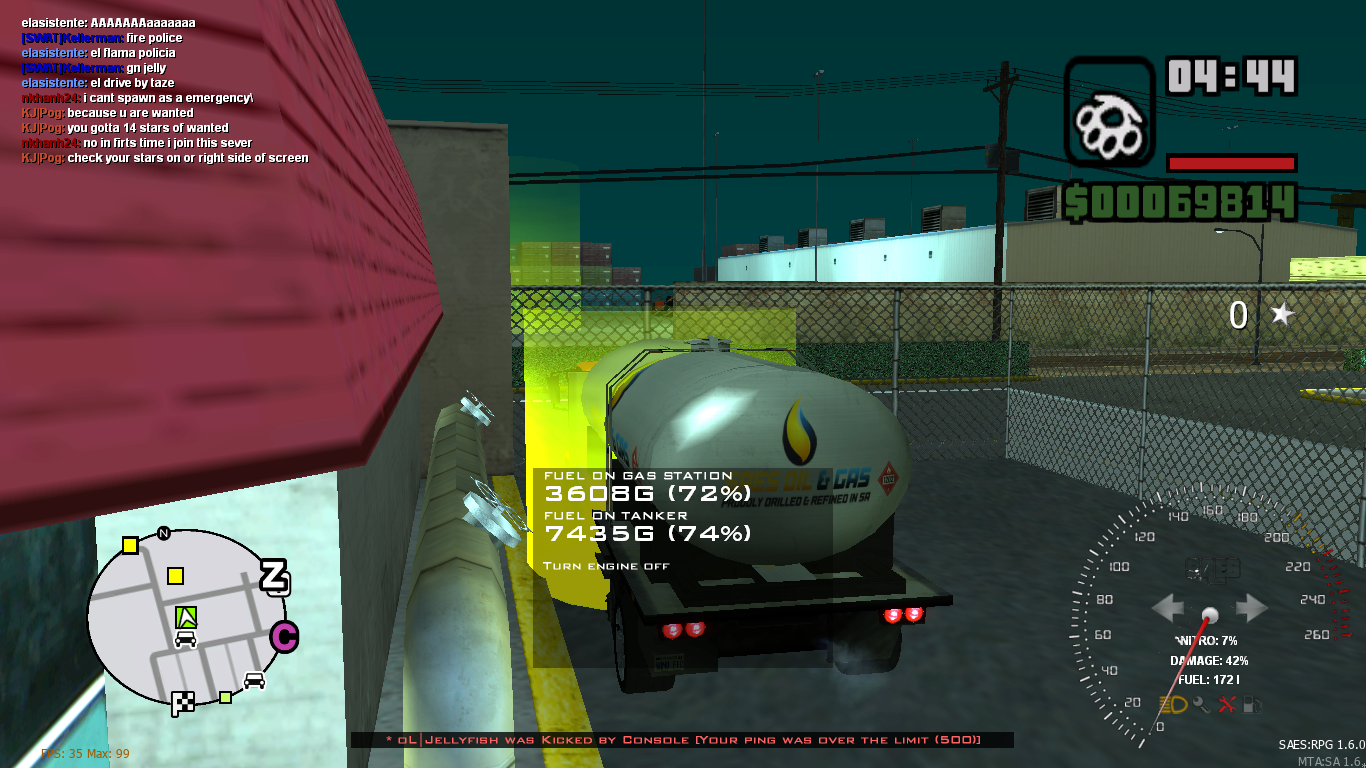
Task: Click the server kick notification bar
Action: tap(683, 740)
